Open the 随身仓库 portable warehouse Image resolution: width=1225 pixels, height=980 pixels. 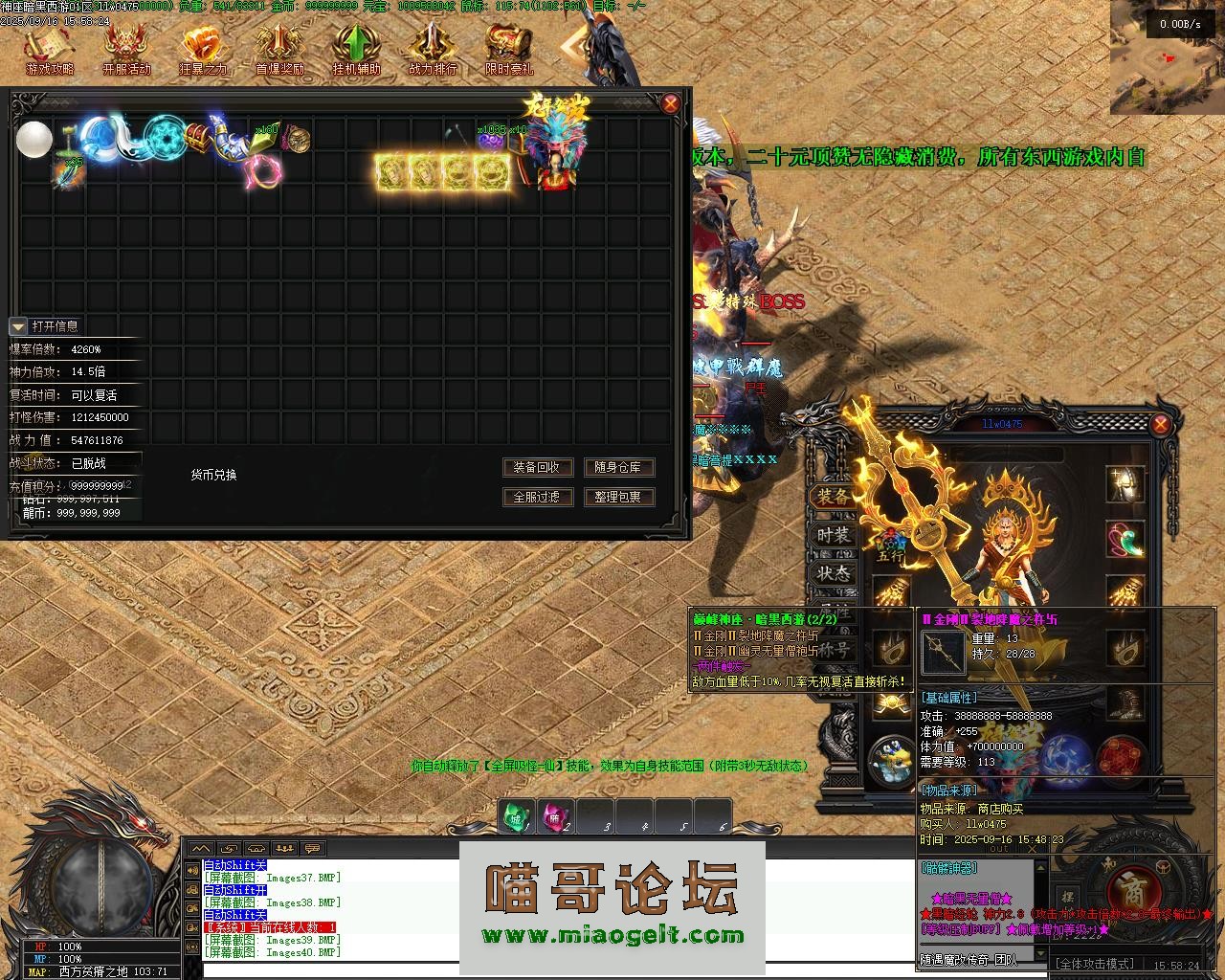click(x=618, y=467)
